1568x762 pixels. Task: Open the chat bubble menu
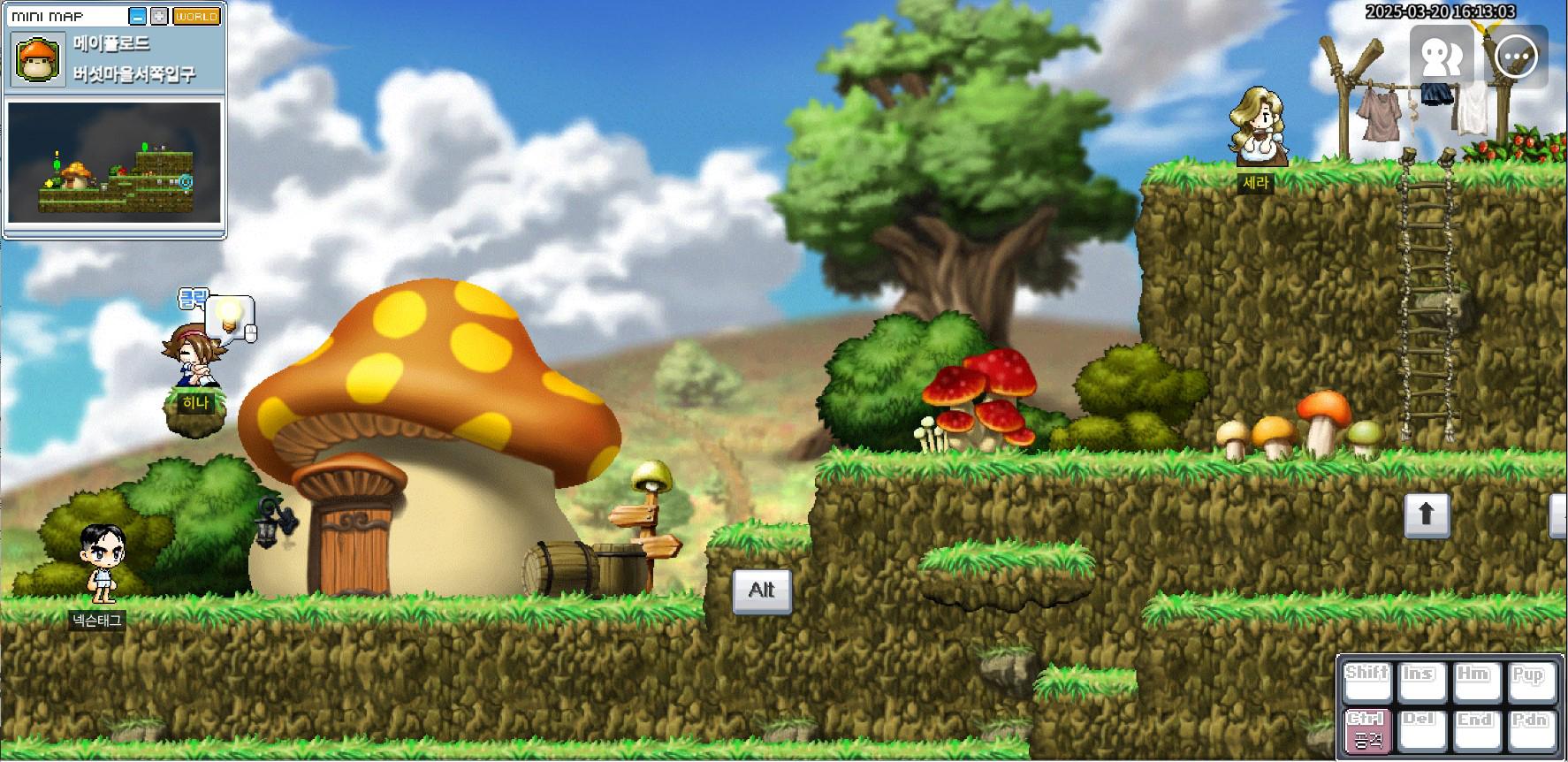(x=1517, y=56)
